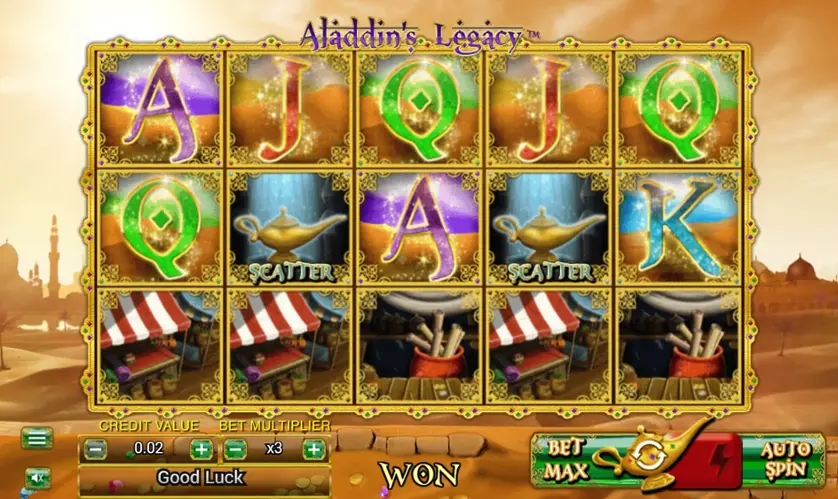Open the hamburger menu
The image size is (838, 499).
37,438
